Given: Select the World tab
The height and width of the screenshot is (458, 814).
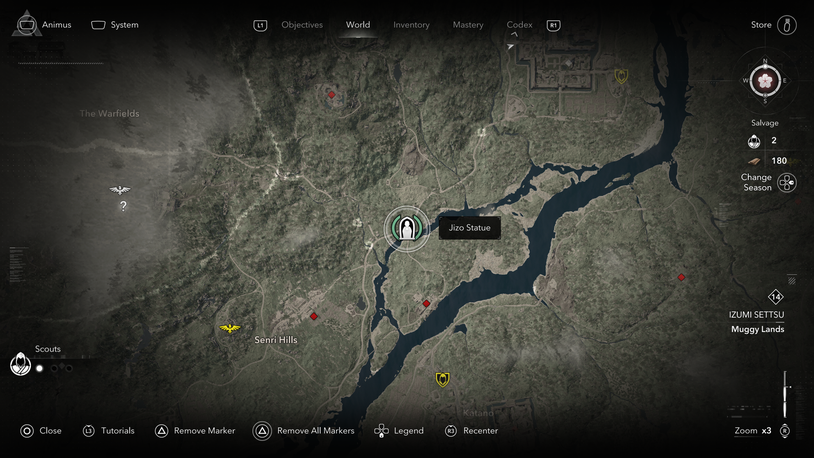Looking at the screenshot, I should click(x=358, y=25).
